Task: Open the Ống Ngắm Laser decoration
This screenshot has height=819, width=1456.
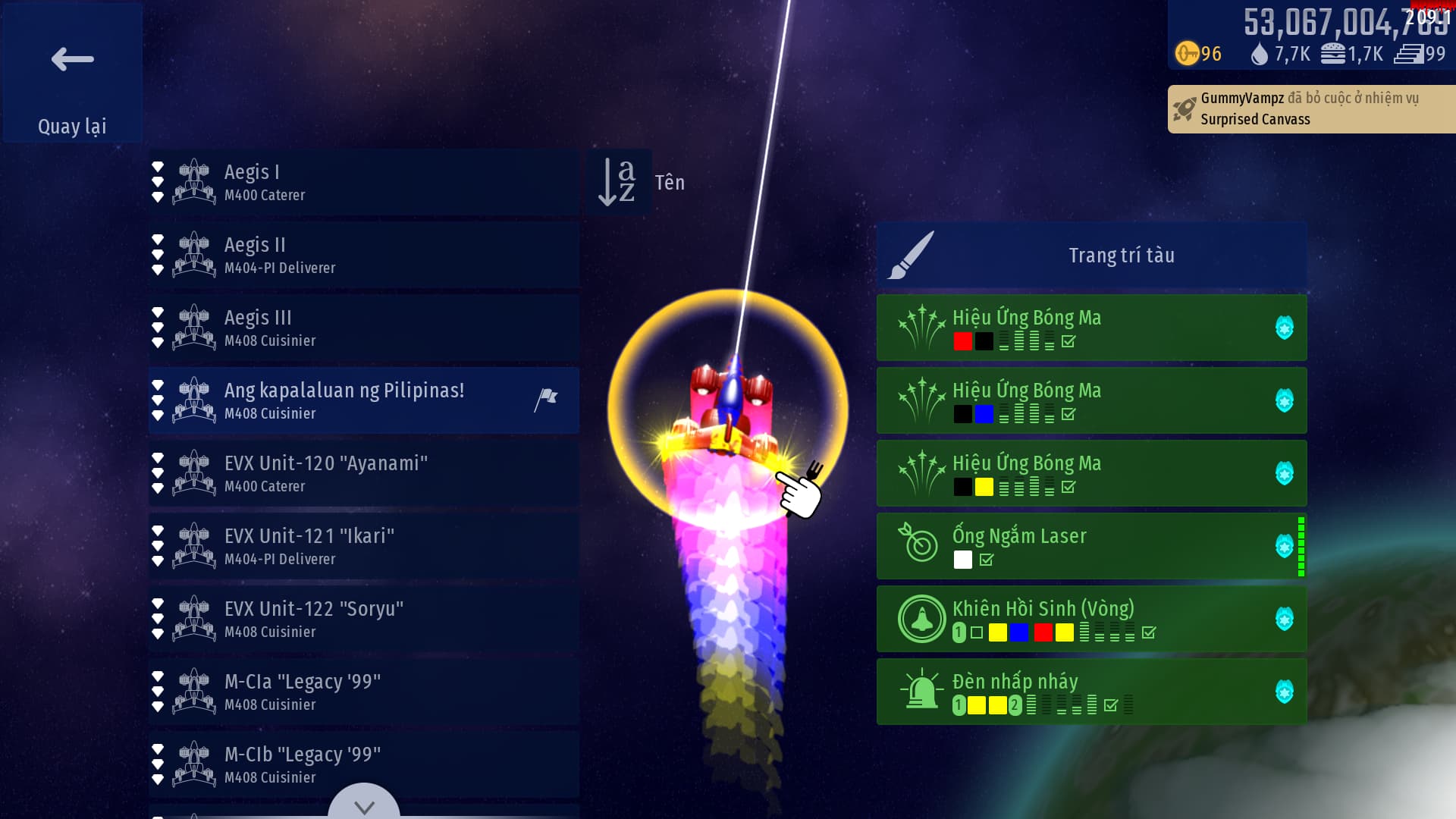Action: [x=1091, y=546]
